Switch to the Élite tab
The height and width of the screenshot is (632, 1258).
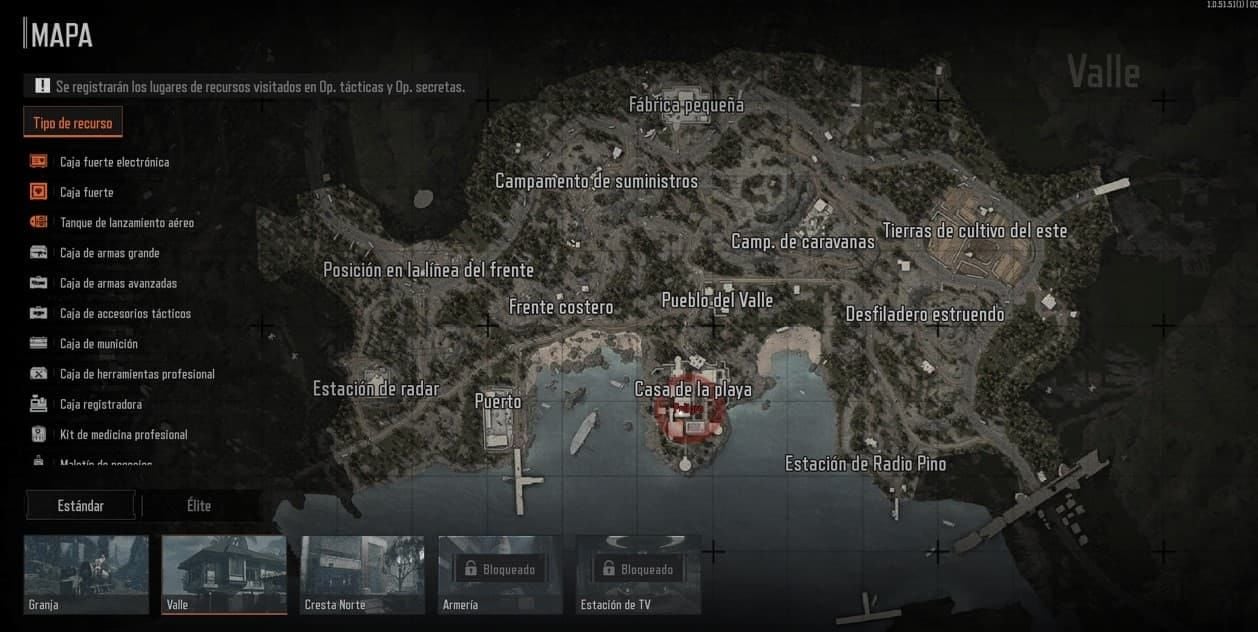199,506
